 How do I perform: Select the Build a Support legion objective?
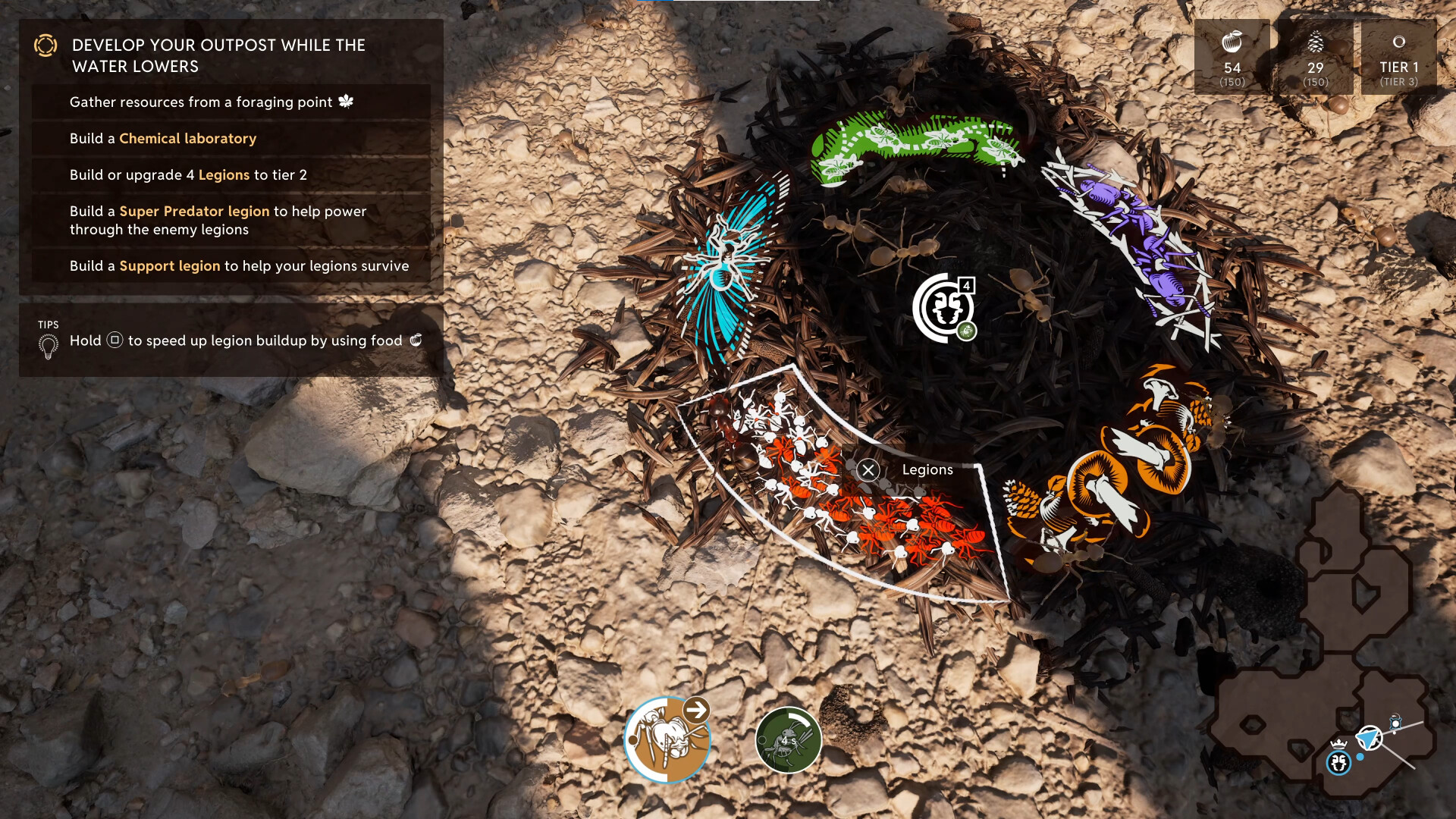[239, 266]
